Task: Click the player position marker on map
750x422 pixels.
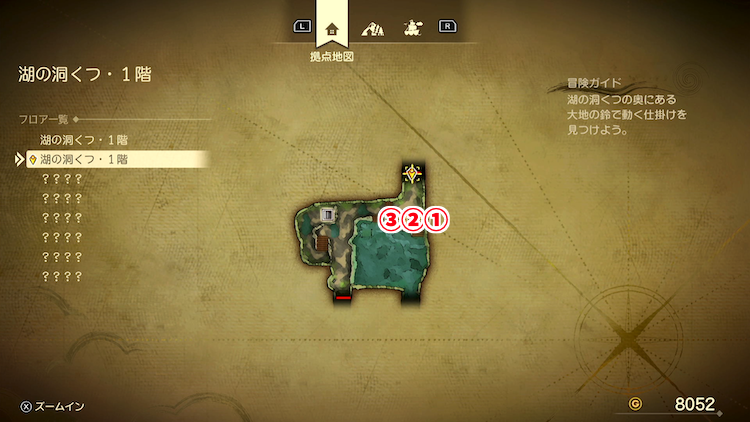Action: [x=412, y=176]
